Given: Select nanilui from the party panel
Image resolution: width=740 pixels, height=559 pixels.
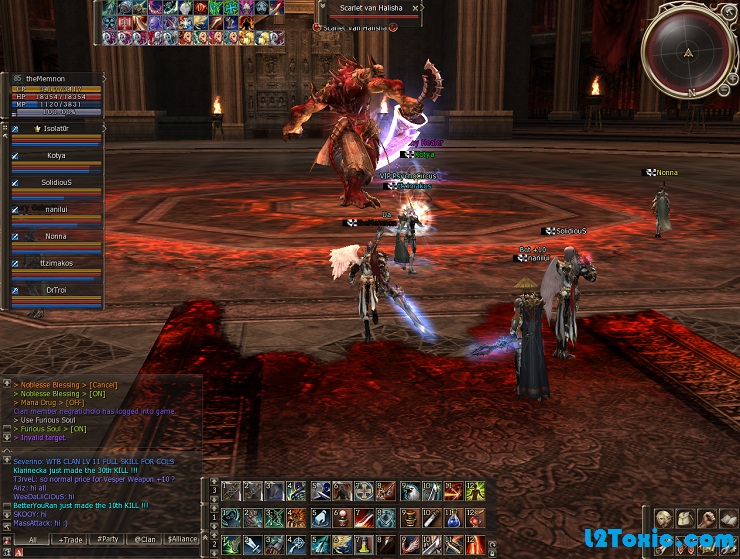Looking at the screenshot, I should [x=55, y=210].
